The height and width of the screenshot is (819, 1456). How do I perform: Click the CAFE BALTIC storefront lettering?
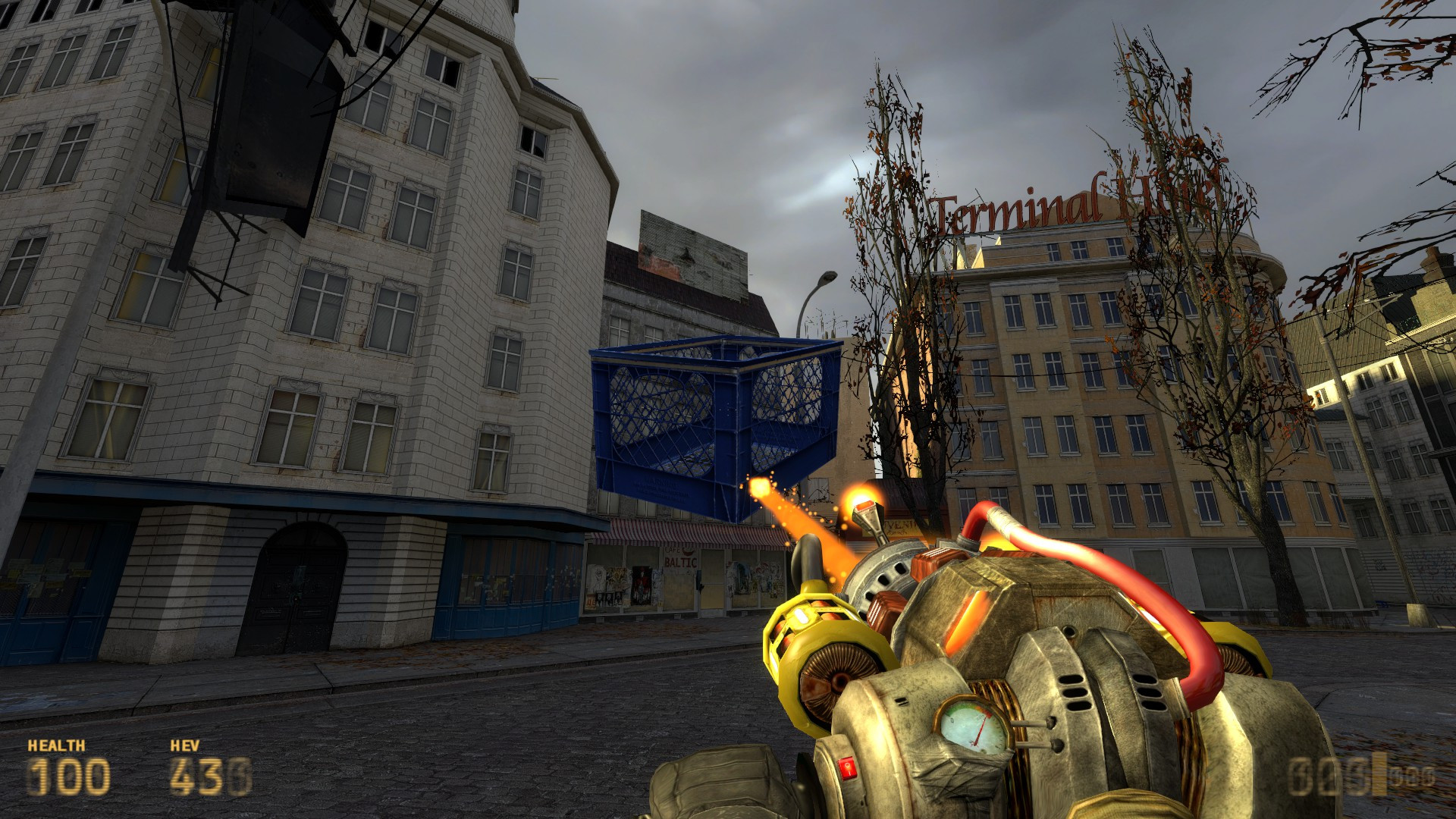(x=680, y=561)
